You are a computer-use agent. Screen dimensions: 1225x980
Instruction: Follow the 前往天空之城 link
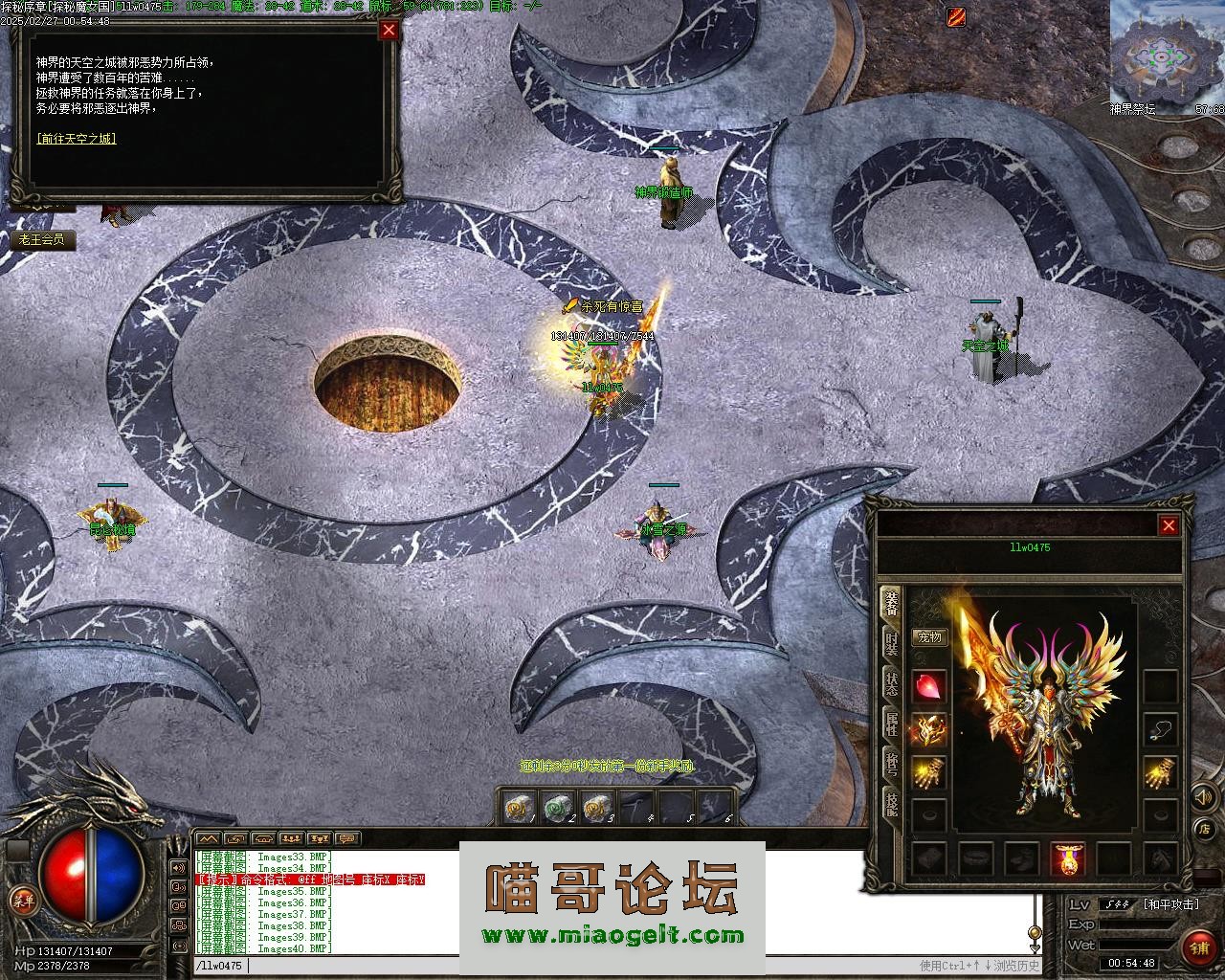pyautogui.click(x=77, y=139)
